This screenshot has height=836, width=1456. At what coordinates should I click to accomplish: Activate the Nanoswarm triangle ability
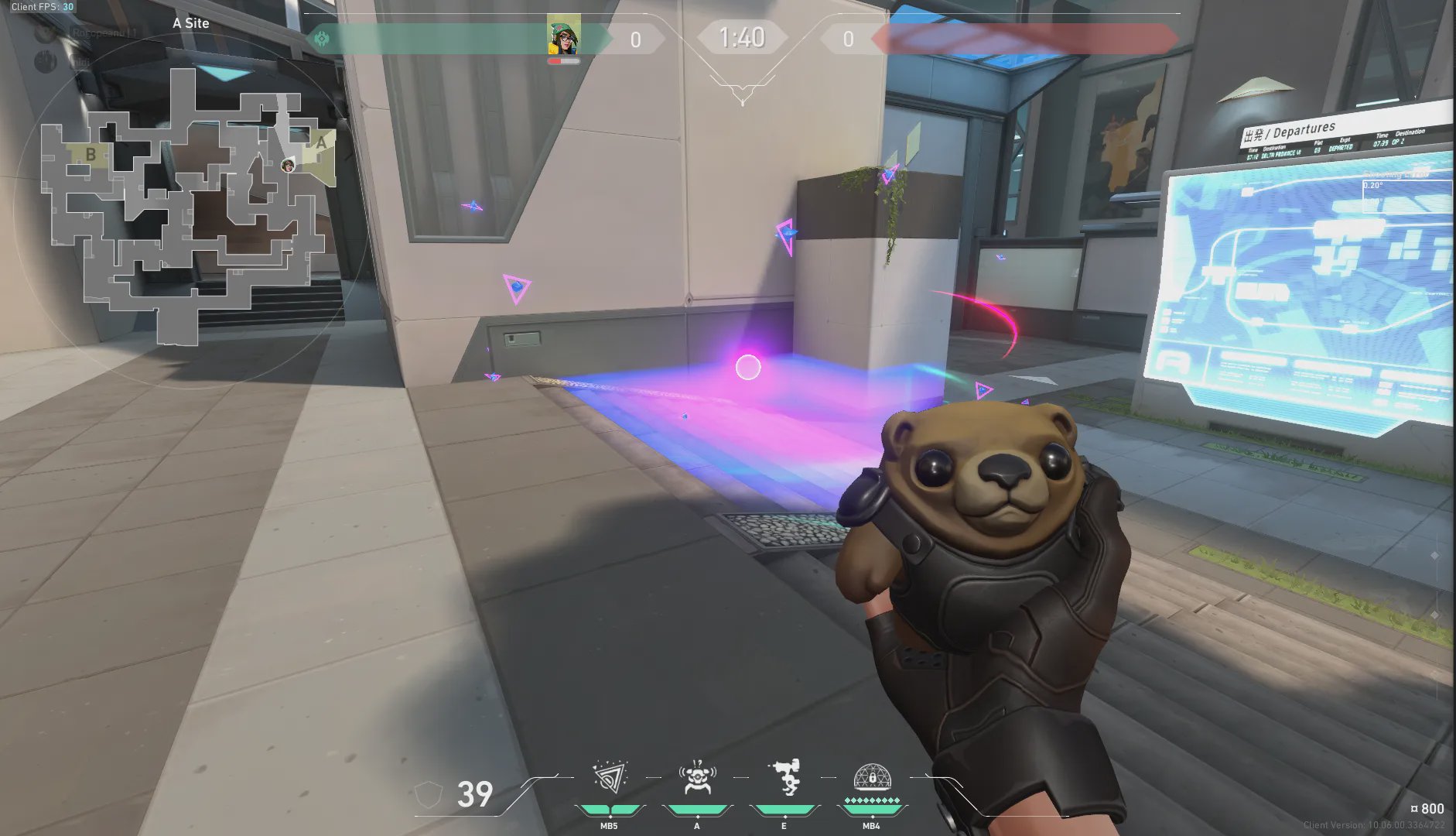[x=609, y=779]
